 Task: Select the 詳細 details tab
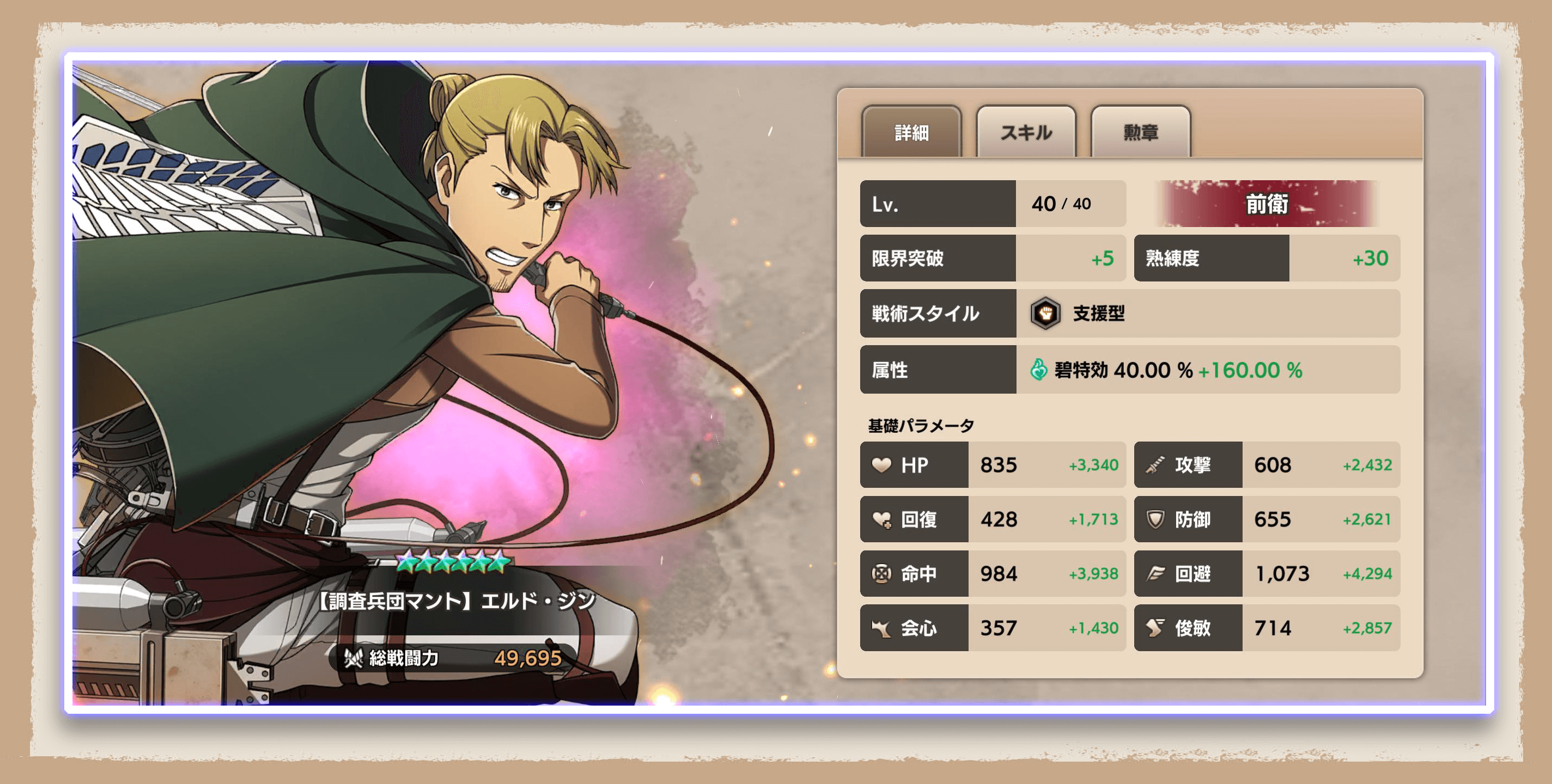pyautogui.click(x=911, y=132)
